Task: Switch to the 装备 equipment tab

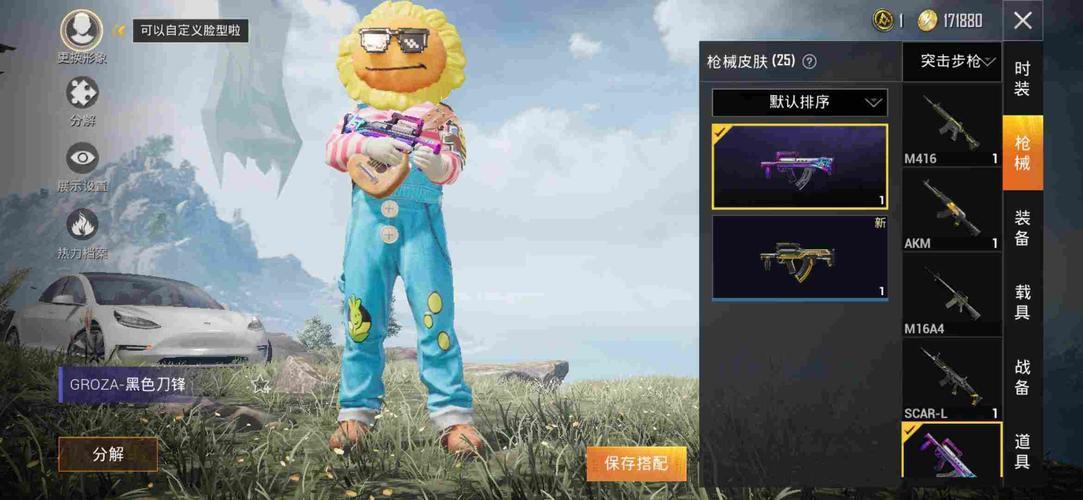Action: point(1022,227)
